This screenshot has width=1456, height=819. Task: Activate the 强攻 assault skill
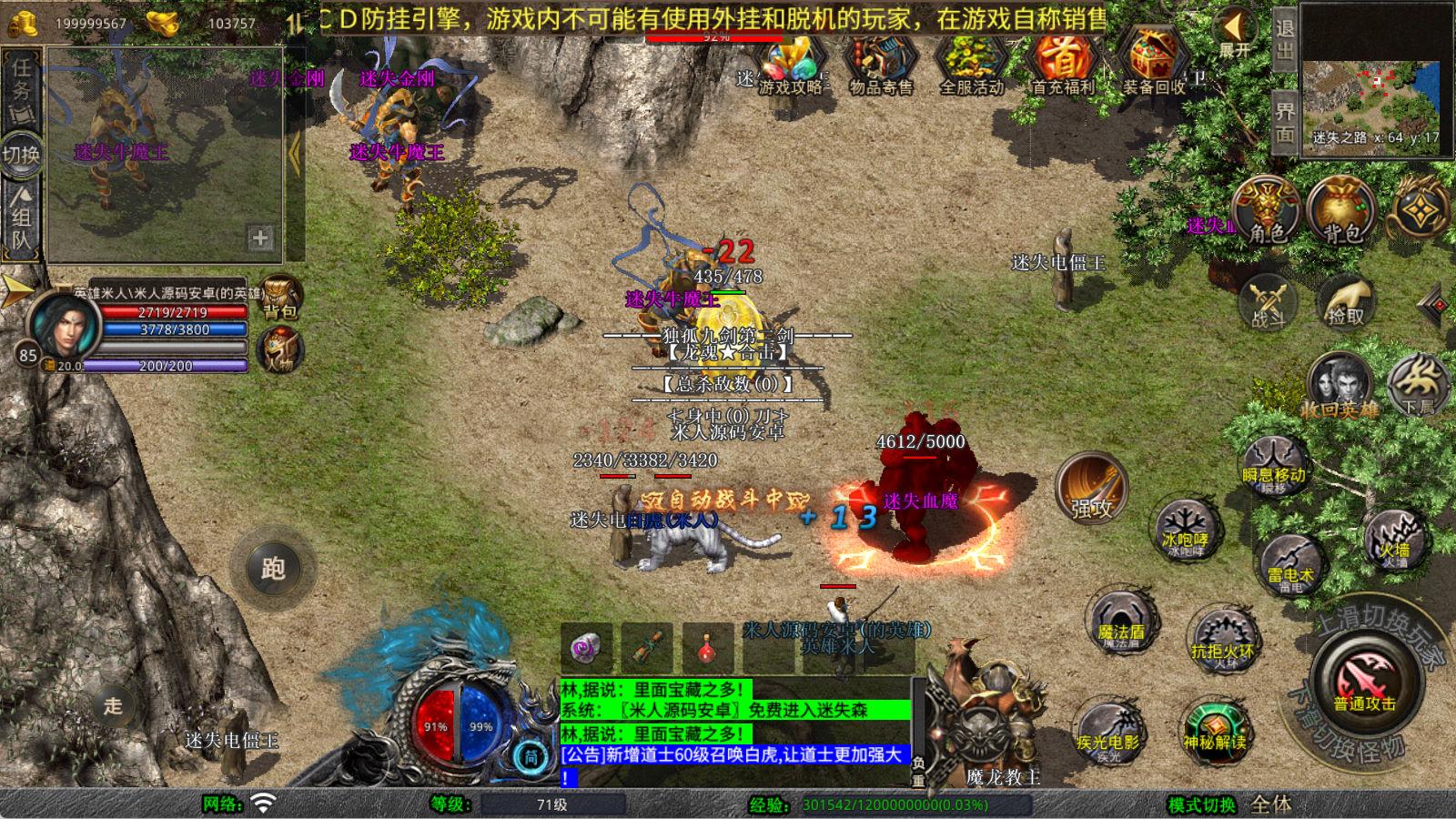pyautogui.click(x=1092, y=488)
